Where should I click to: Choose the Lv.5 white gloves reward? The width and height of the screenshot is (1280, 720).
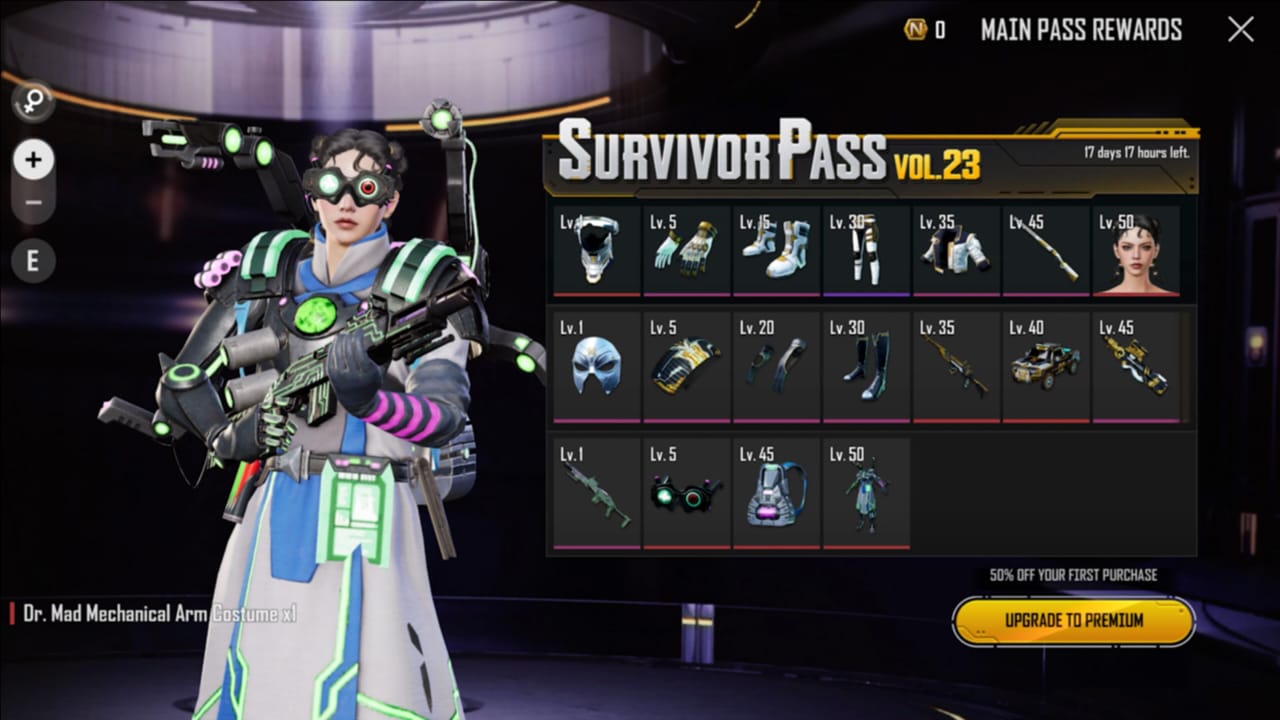pyautogui.click(x=687, y=252)
